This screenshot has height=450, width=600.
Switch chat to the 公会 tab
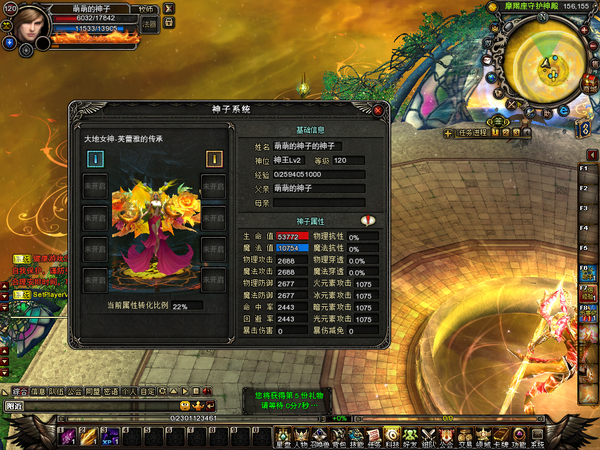click(x=76, y=391)
